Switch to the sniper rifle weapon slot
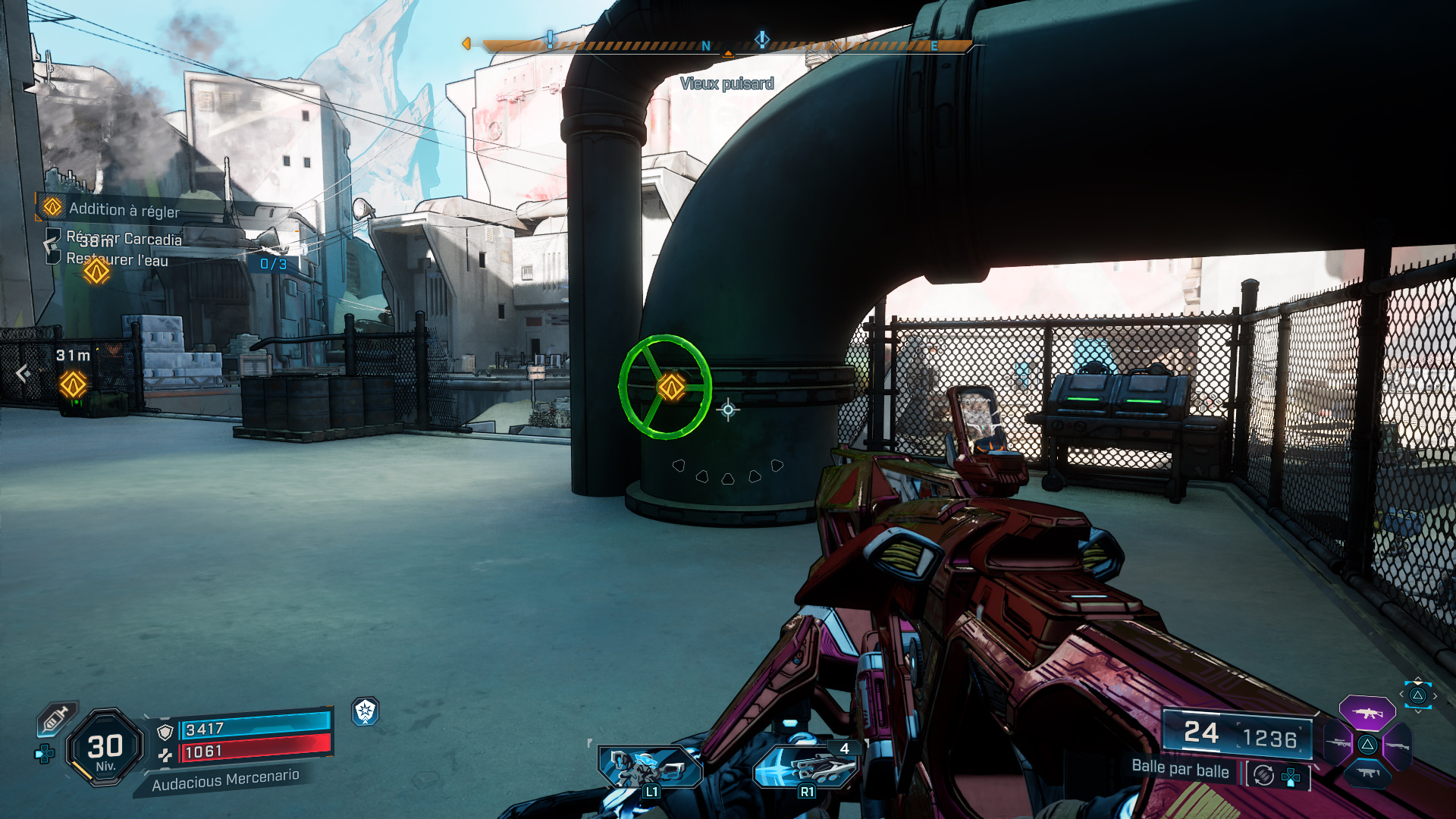This screenshot has height=819, width=1456. coord(1338,743)
